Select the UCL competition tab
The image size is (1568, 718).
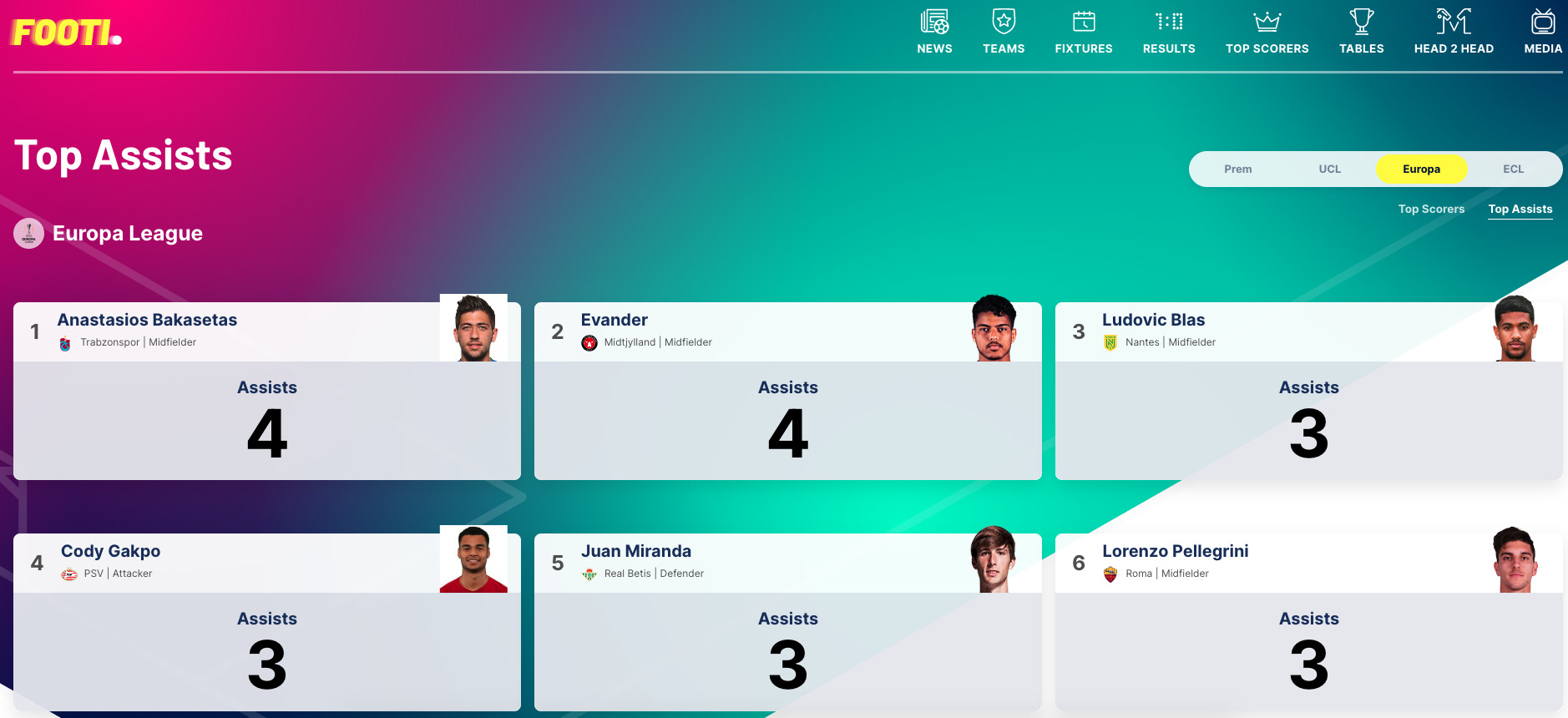[1330, 169]
